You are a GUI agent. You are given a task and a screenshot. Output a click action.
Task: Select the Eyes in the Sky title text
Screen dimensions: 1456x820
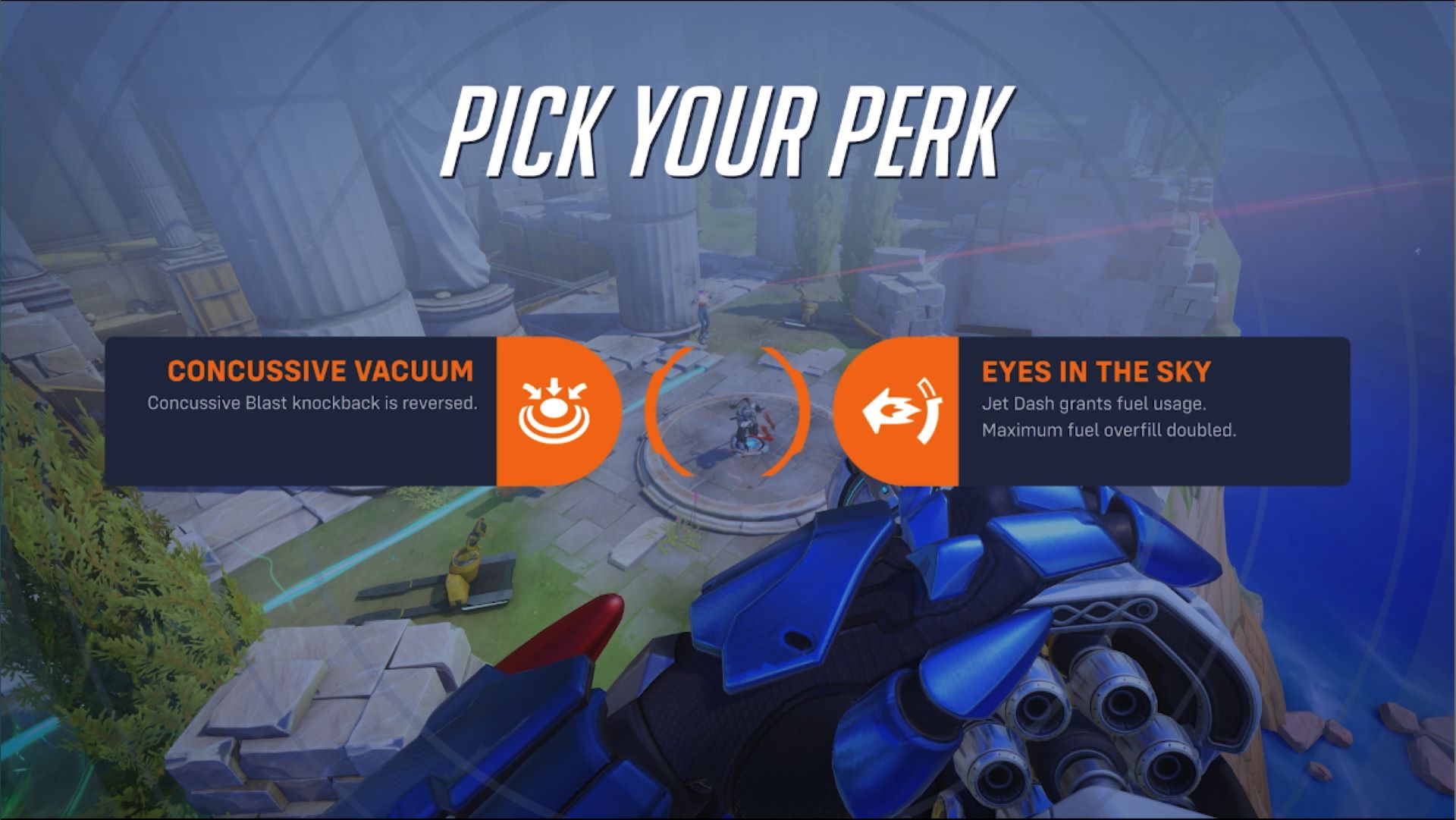(x=1096, y=372)
